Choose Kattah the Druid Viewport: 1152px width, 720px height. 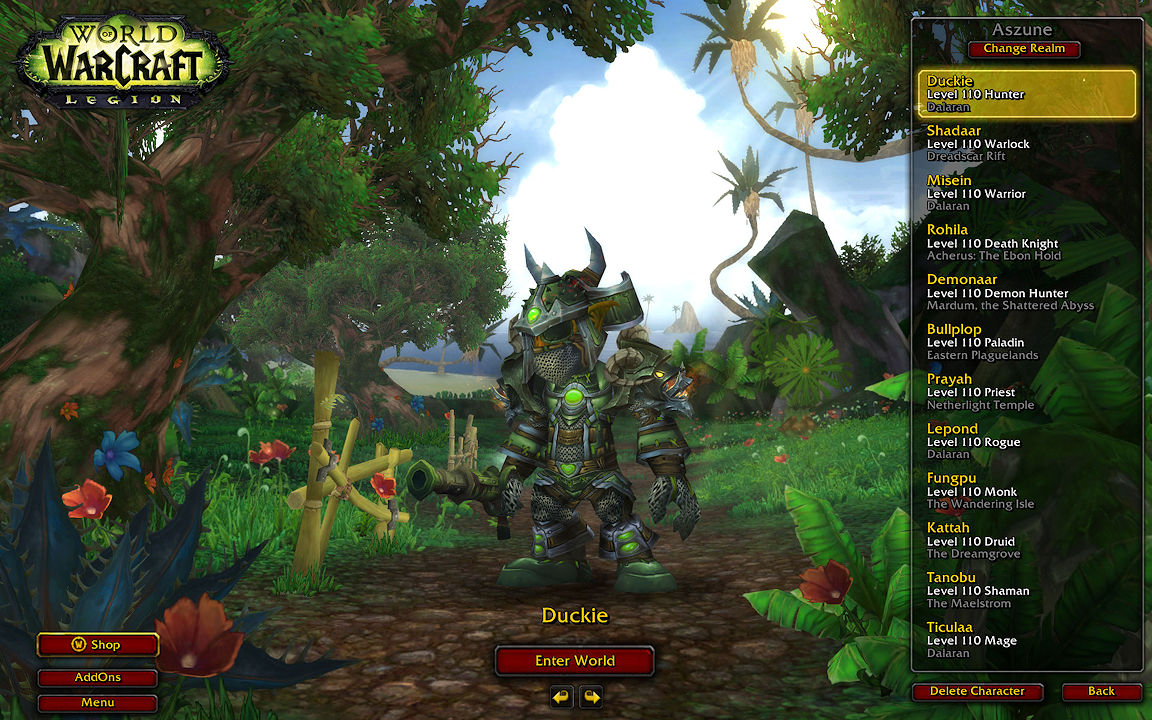pos(1027,541)
